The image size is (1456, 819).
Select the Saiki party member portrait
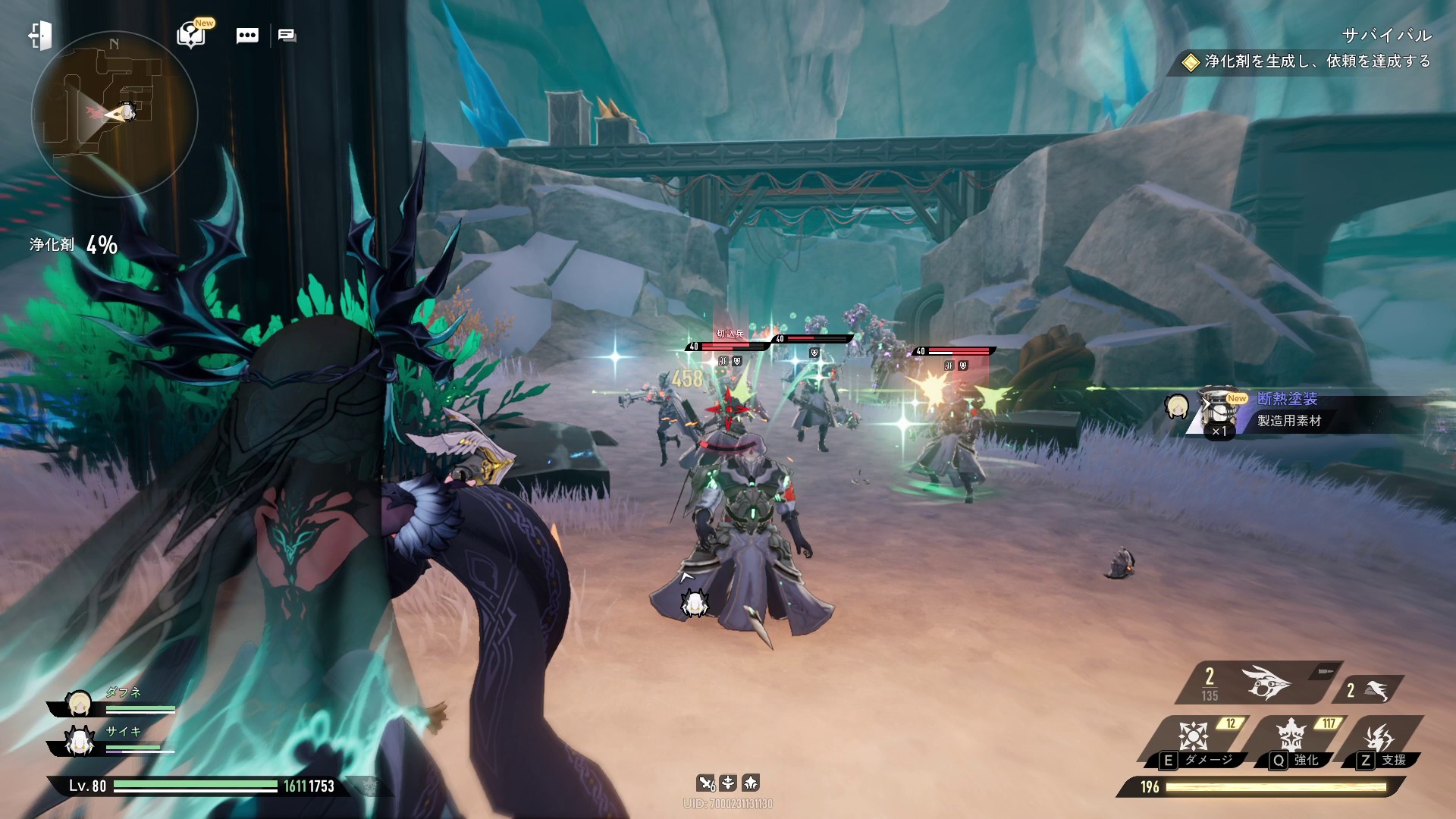(x=79, y=742)
